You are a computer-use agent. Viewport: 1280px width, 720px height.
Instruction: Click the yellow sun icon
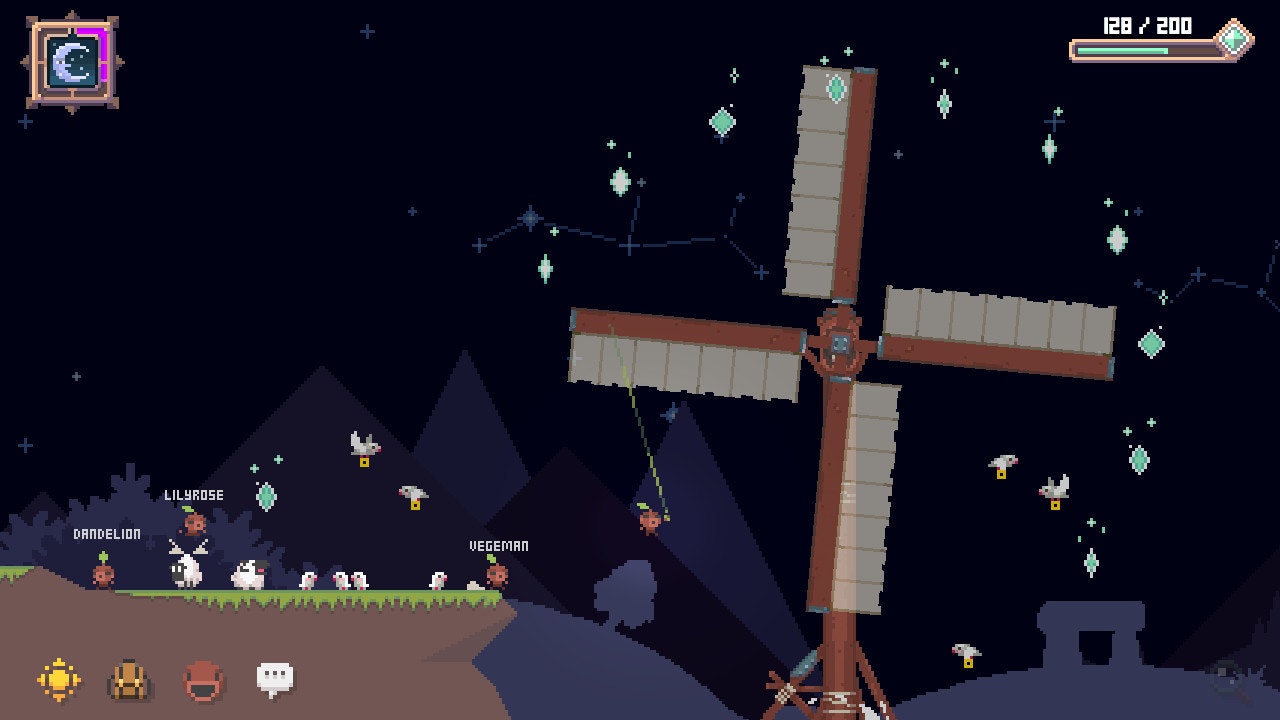(59, 680)
